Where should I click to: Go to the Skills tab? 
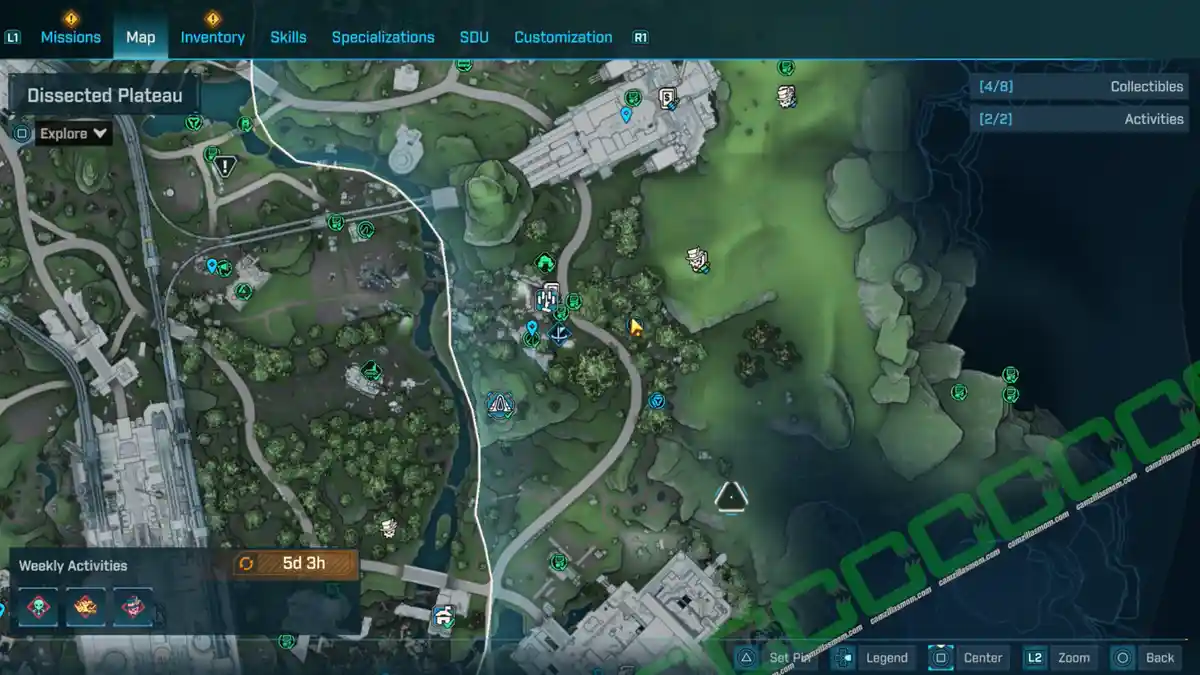tap(288, 37)
